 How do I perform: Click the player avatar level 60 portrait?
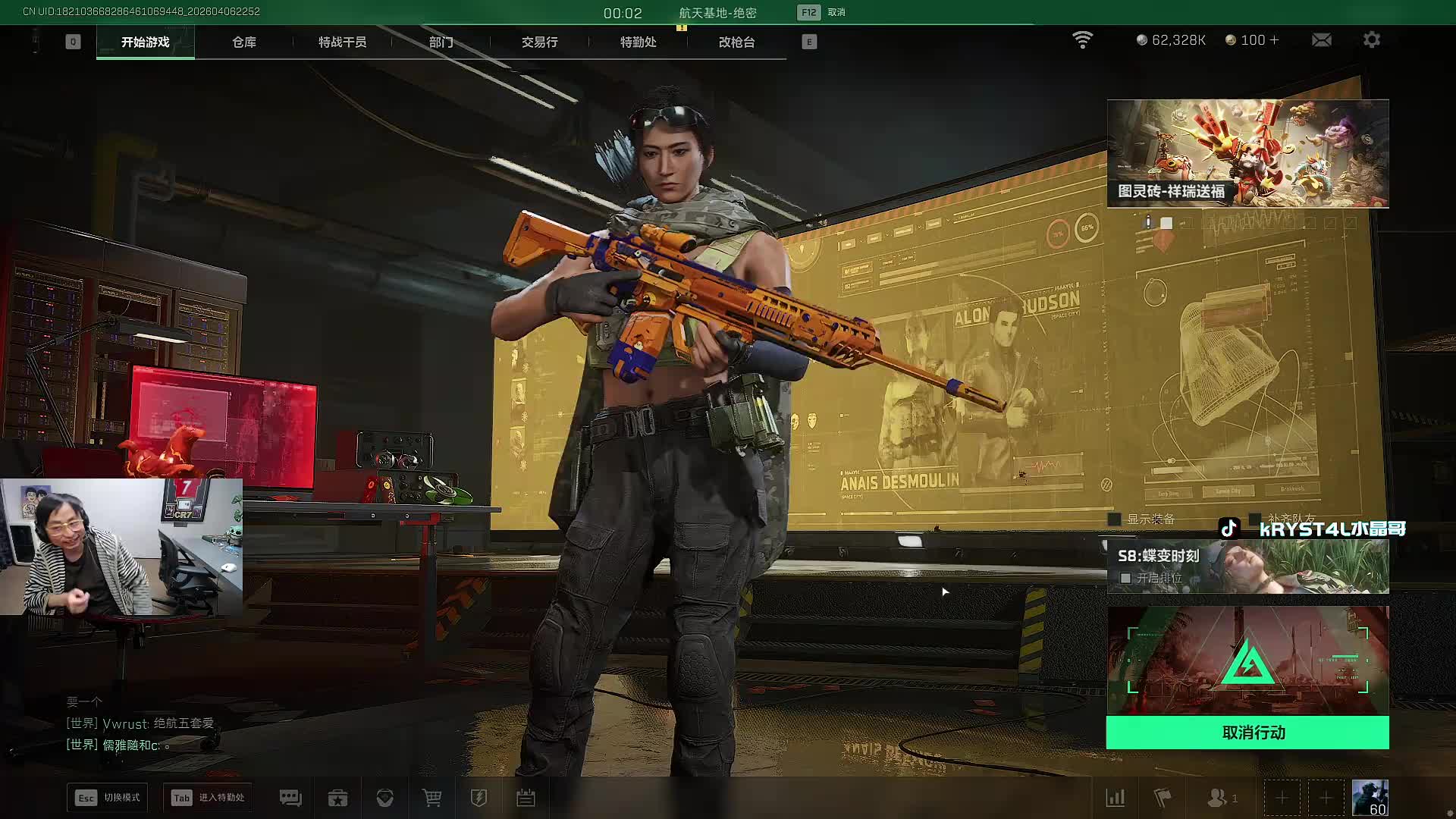point(1370,798)
